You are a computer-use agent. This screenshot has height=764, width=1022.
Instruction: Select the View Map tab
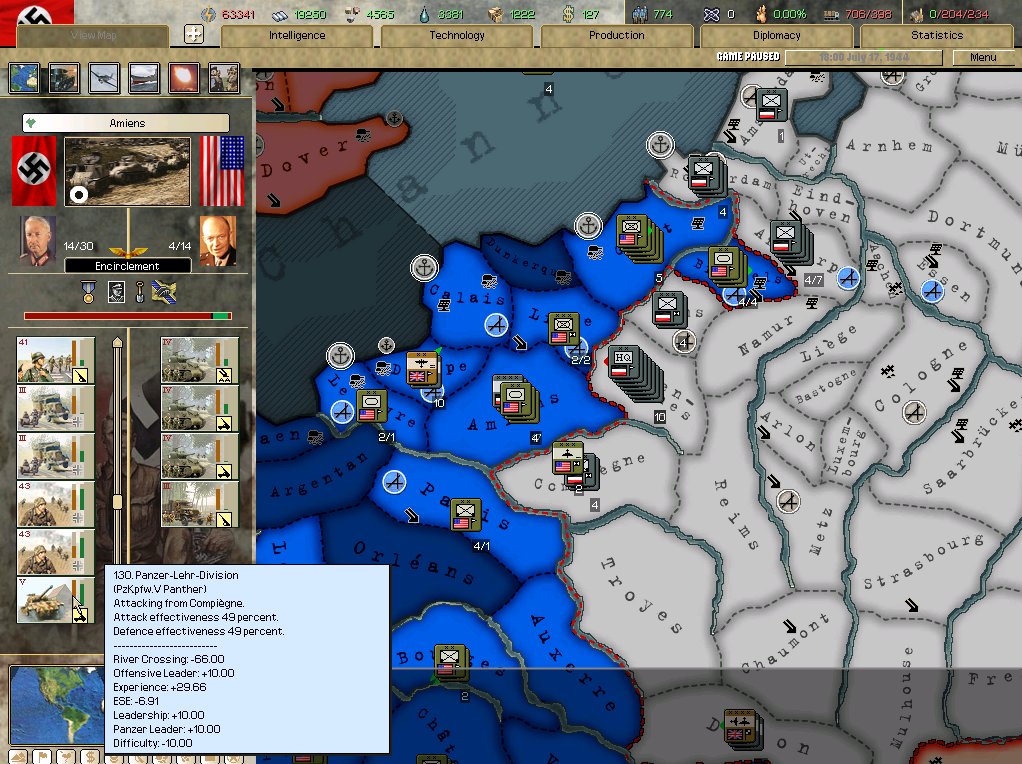pos(93,36)
